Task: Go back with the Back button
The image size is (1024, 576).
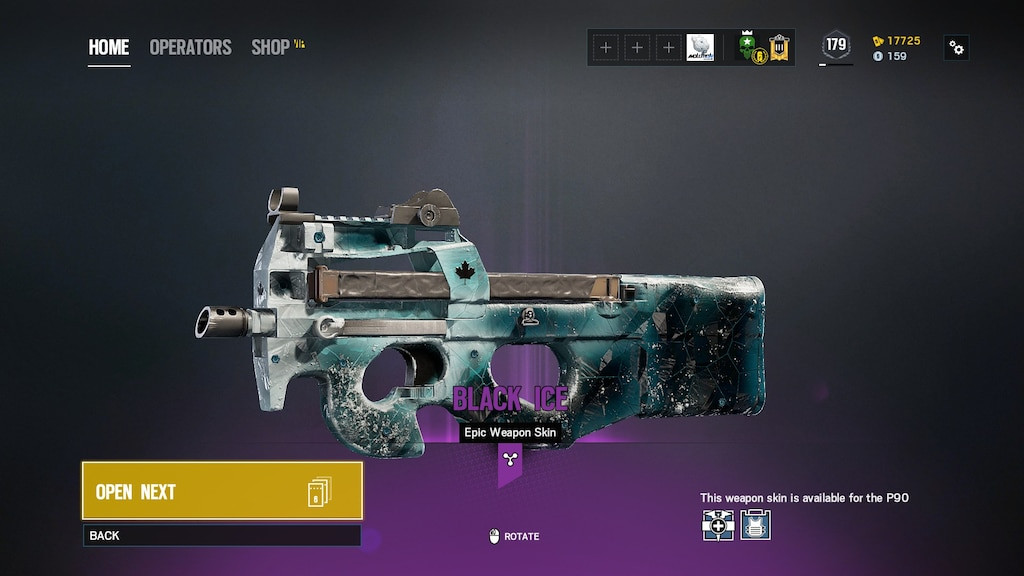Action: [222, 536]
